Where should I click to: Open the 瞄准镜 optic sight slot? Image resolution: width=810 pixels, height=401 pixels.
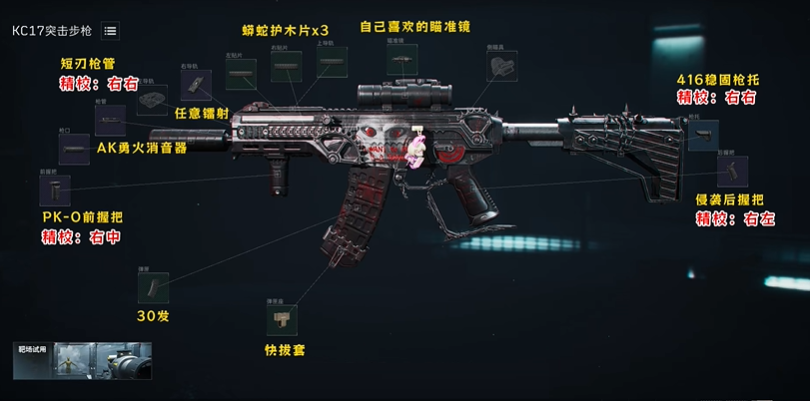pyautogui.click(x=402, y=60)
